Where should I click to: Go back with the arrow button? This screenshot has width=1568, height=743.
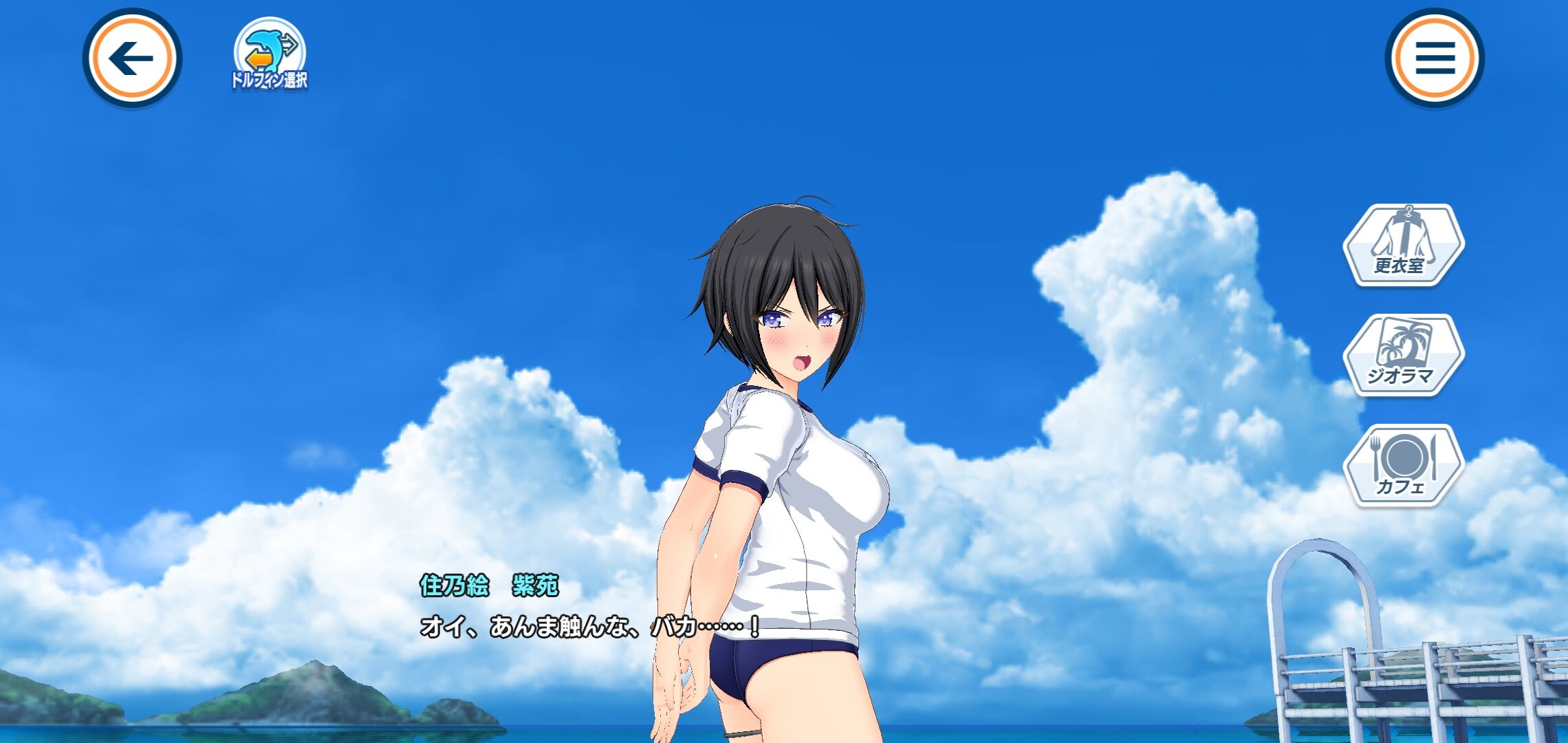tap(131, 58)
